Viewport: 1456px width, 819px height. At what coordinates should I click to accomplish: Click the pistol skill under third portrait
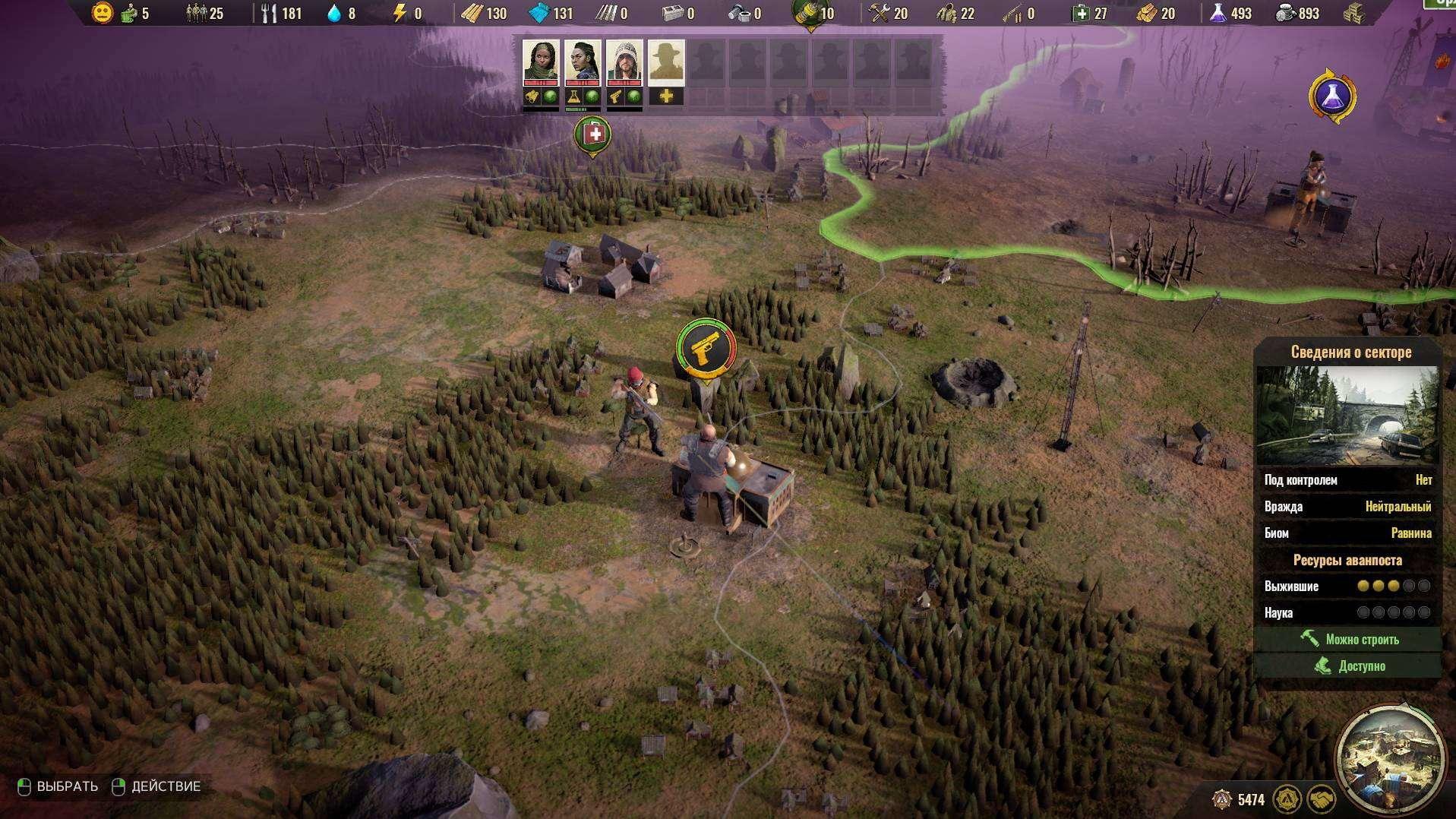coord(615,96)
